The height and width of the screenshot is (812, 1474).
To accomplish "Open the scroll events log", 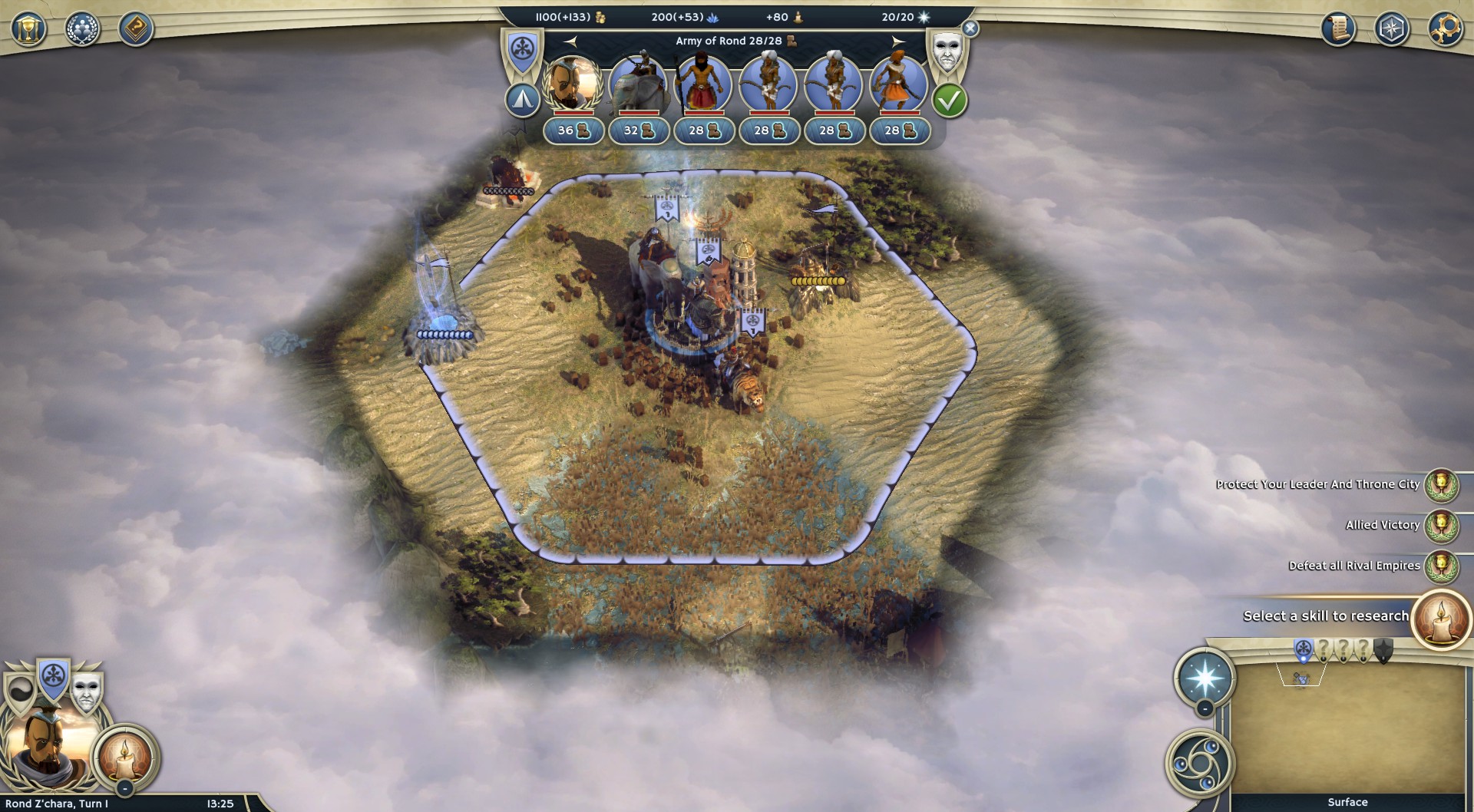I will 1338,29.
